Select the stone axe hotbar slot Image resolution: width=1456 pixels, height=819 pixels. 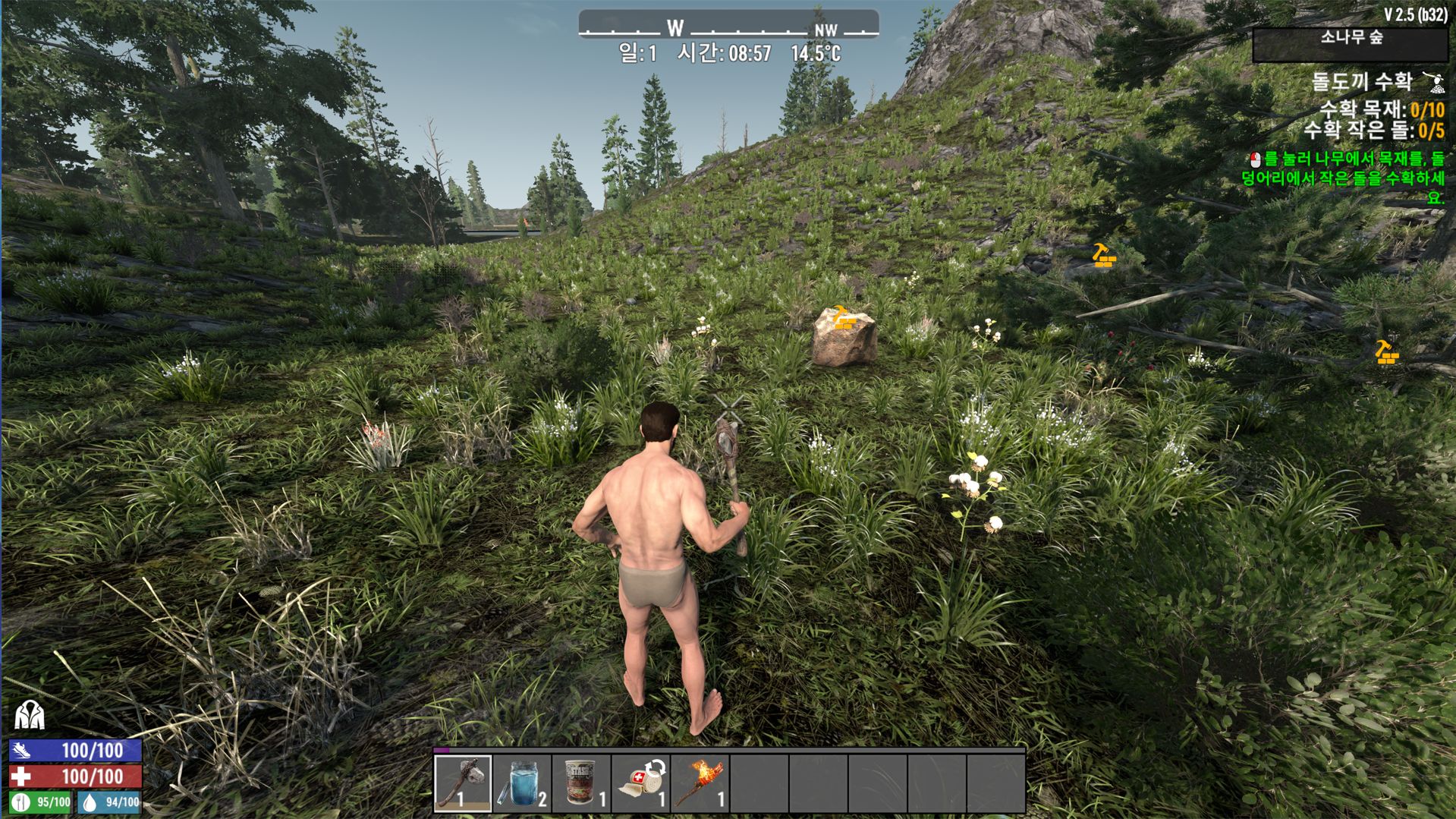click(463, 783)
